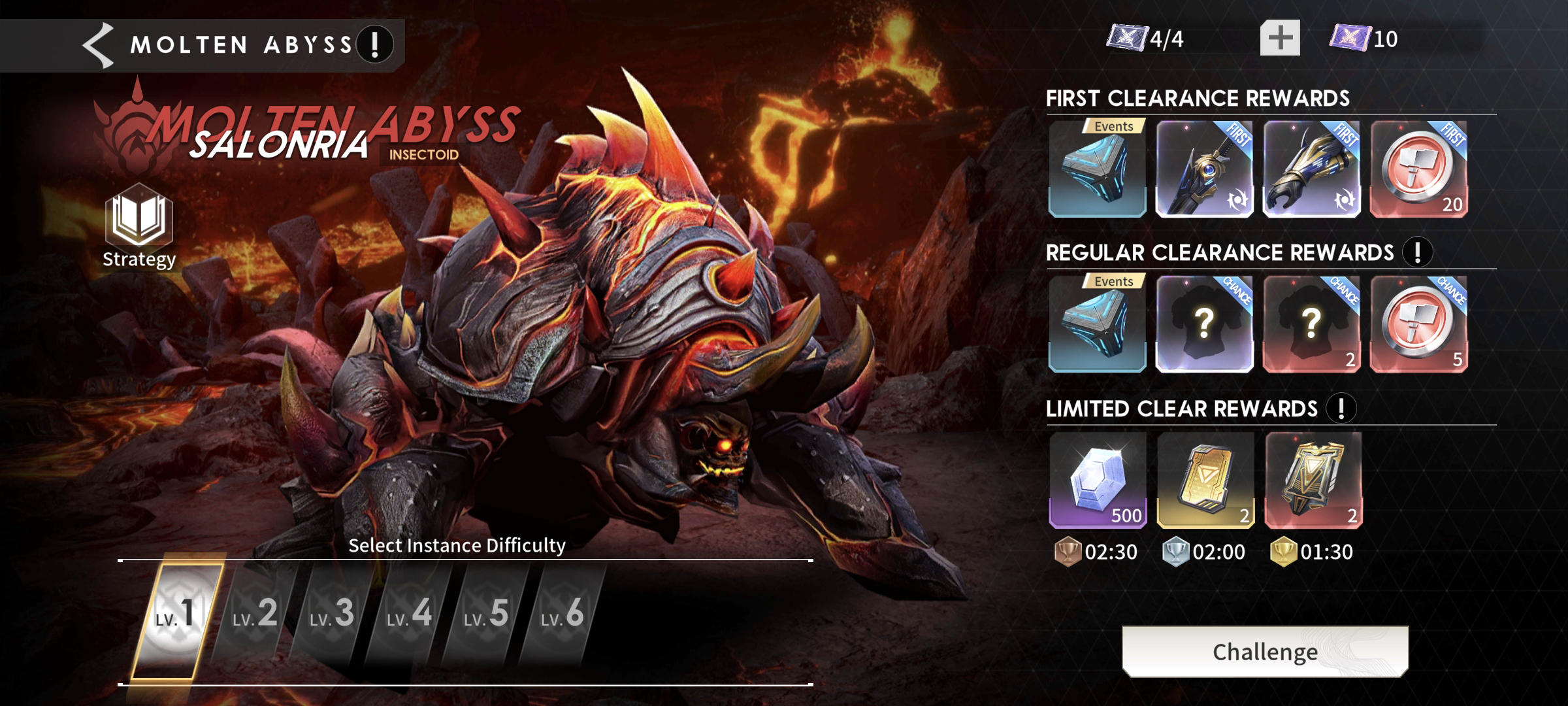Show Limited Clear Rewards info

click(1341, 409)
